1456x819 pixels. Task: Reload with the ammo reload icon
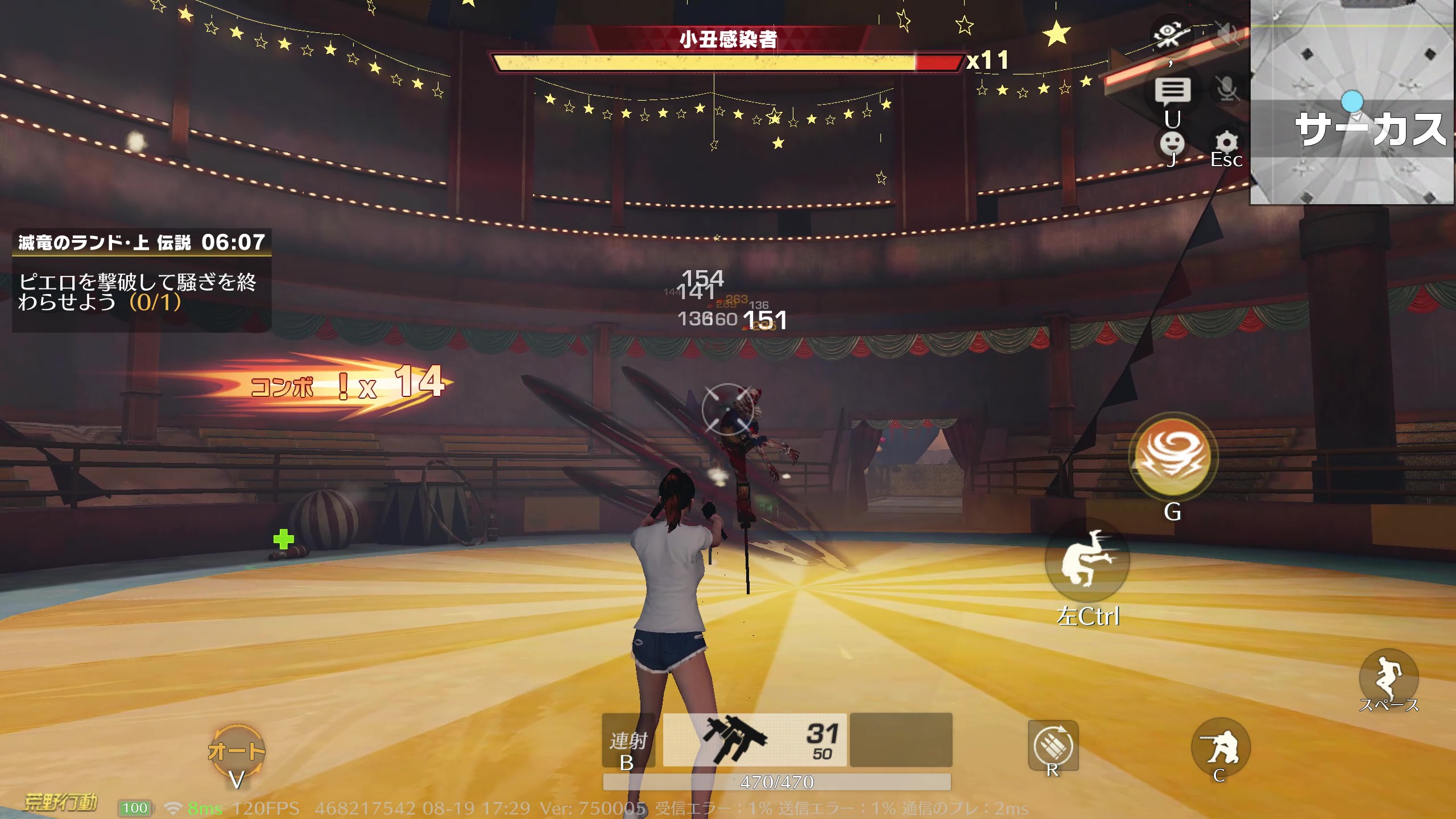click(1053, 745)
